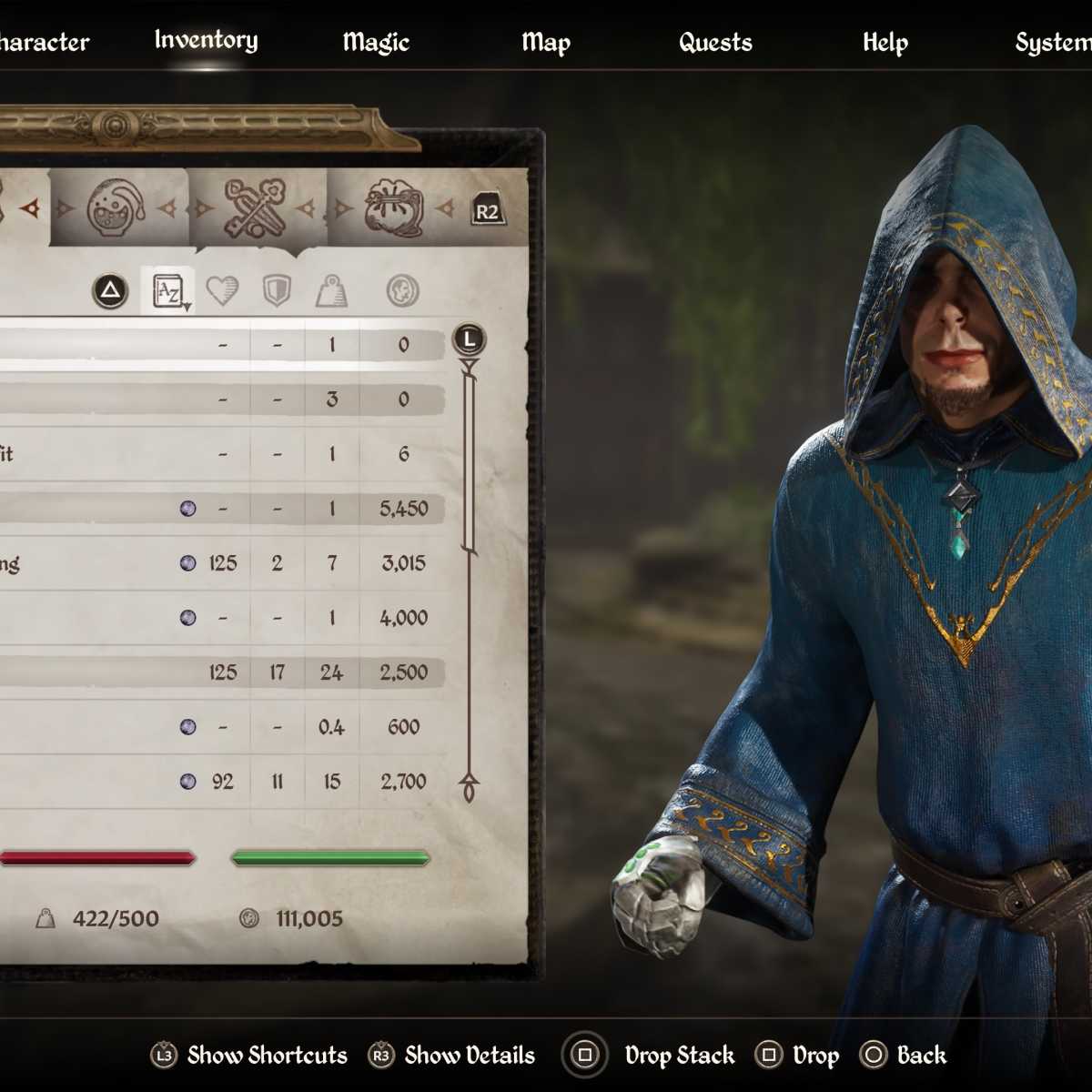Sort items by the shield column
Image resolution: width=1092 pixels, height=1092 pixels.
coord(276,291)
